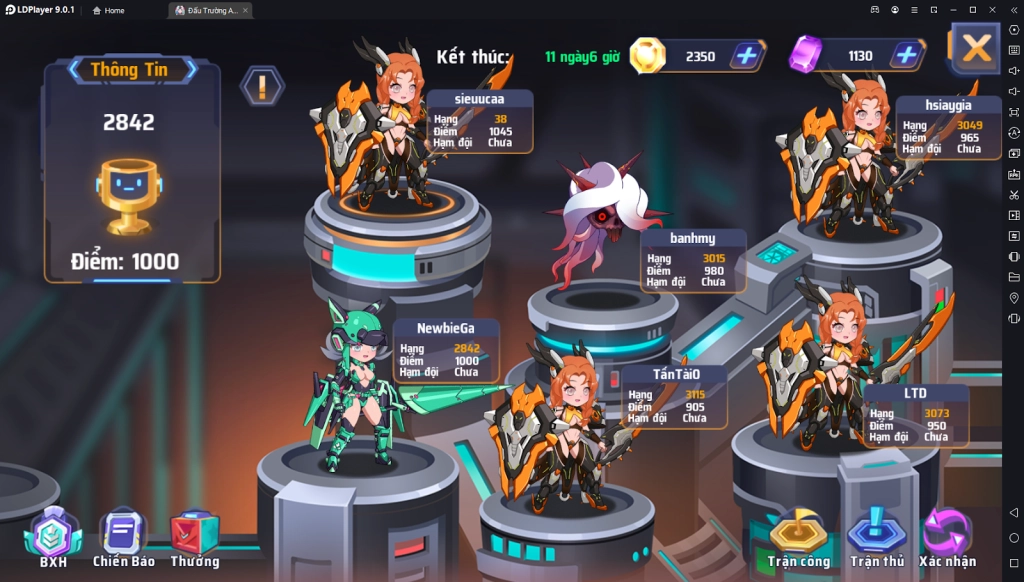
Task: Switch to the LDPlayer Home tab
Action: coord(109,10)
